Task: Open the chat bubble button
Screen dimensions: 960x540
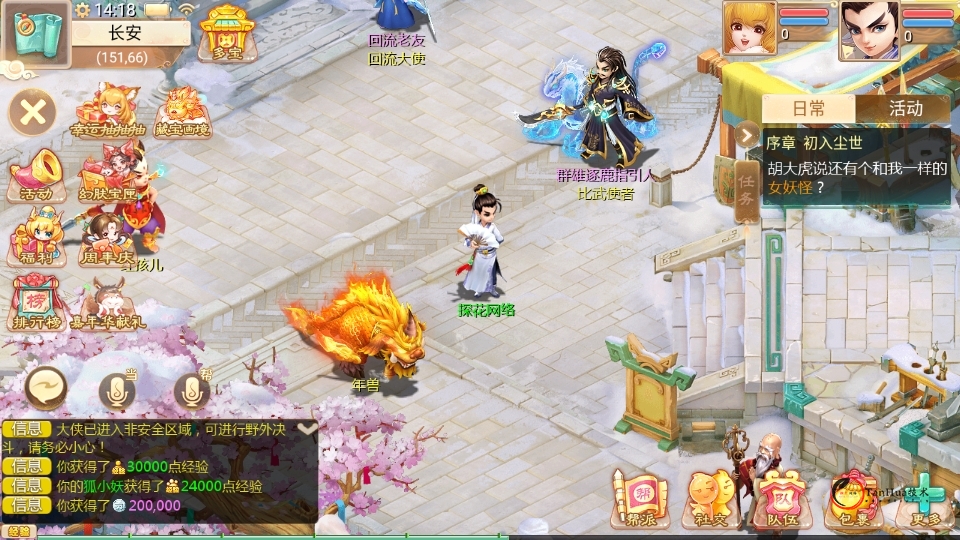Action: click(x=46, y=388)
